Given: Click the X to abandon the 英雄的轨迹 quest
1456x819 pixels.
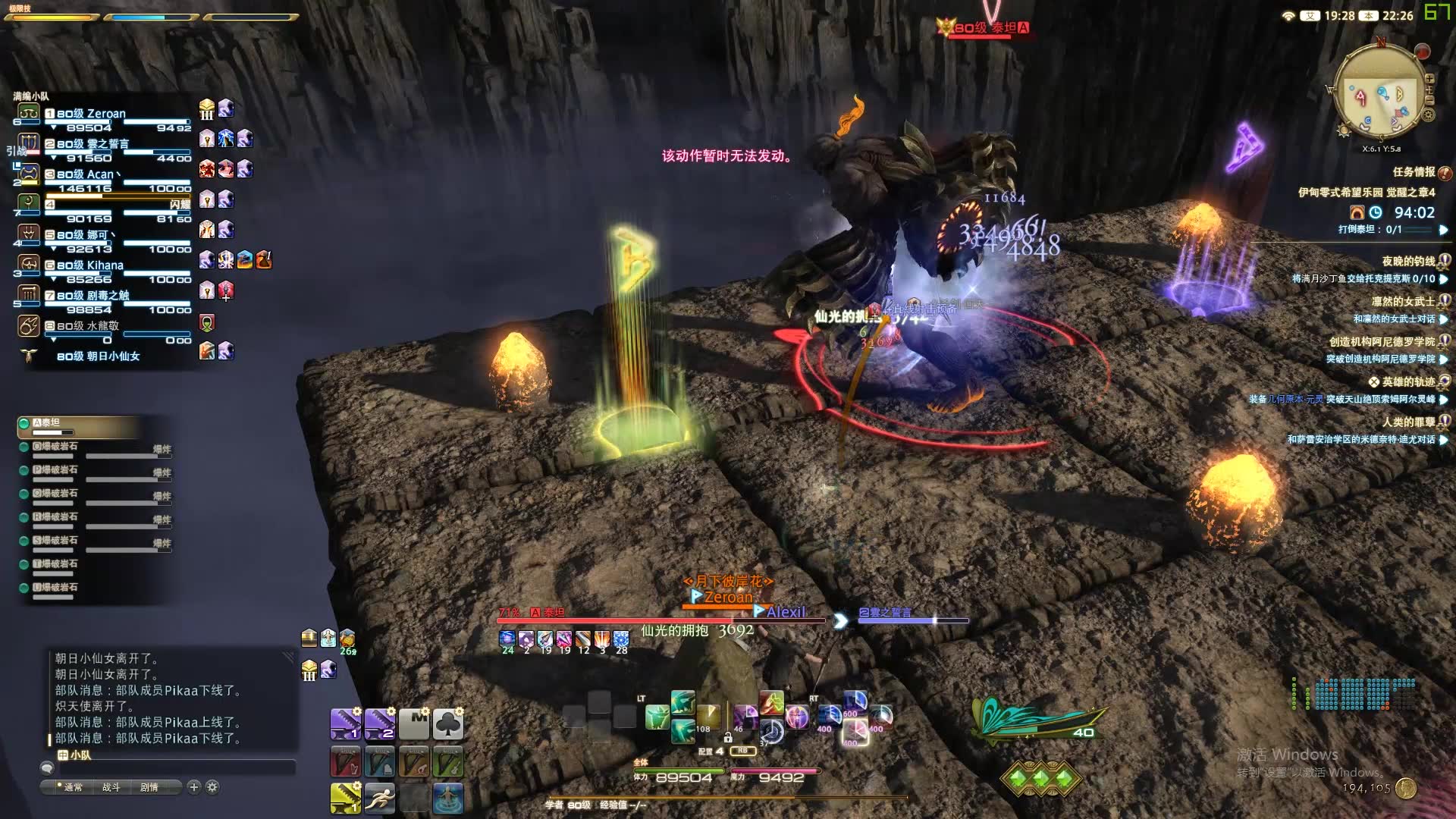Looking at the screenshot, I should click(x=1375, y=381).
